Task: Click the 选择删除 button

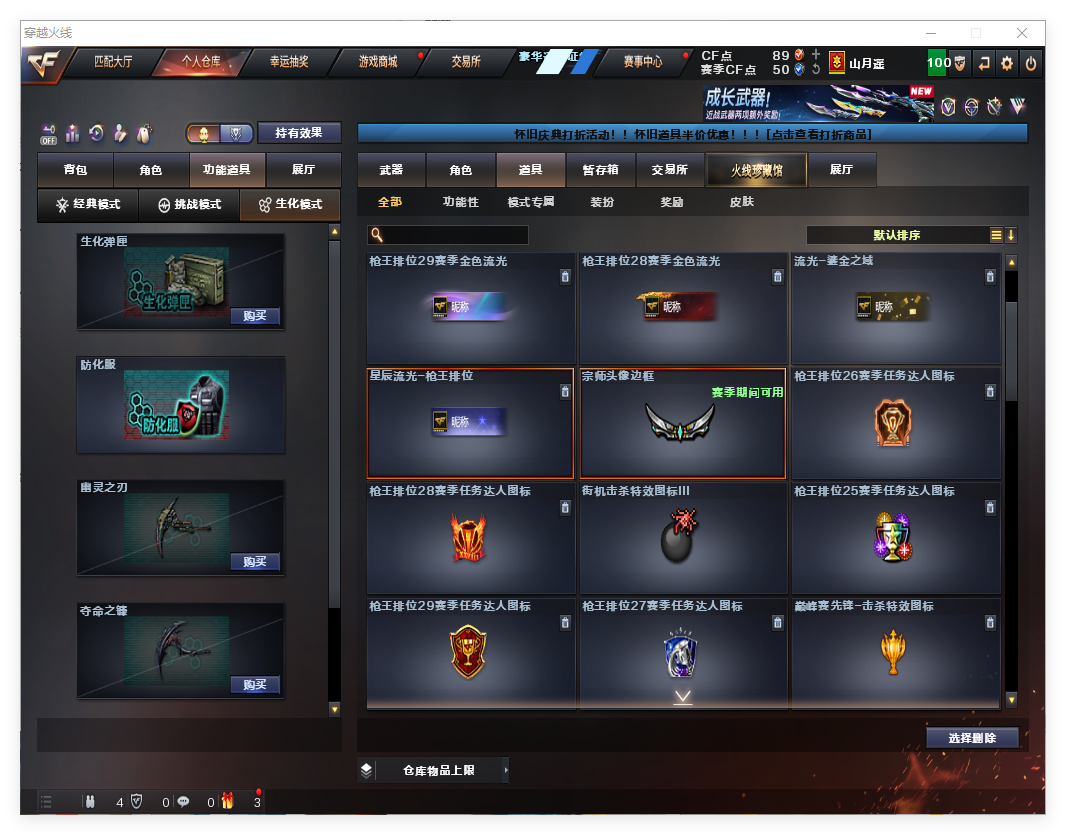Action: pyautogui.click(x=972, y=738)
